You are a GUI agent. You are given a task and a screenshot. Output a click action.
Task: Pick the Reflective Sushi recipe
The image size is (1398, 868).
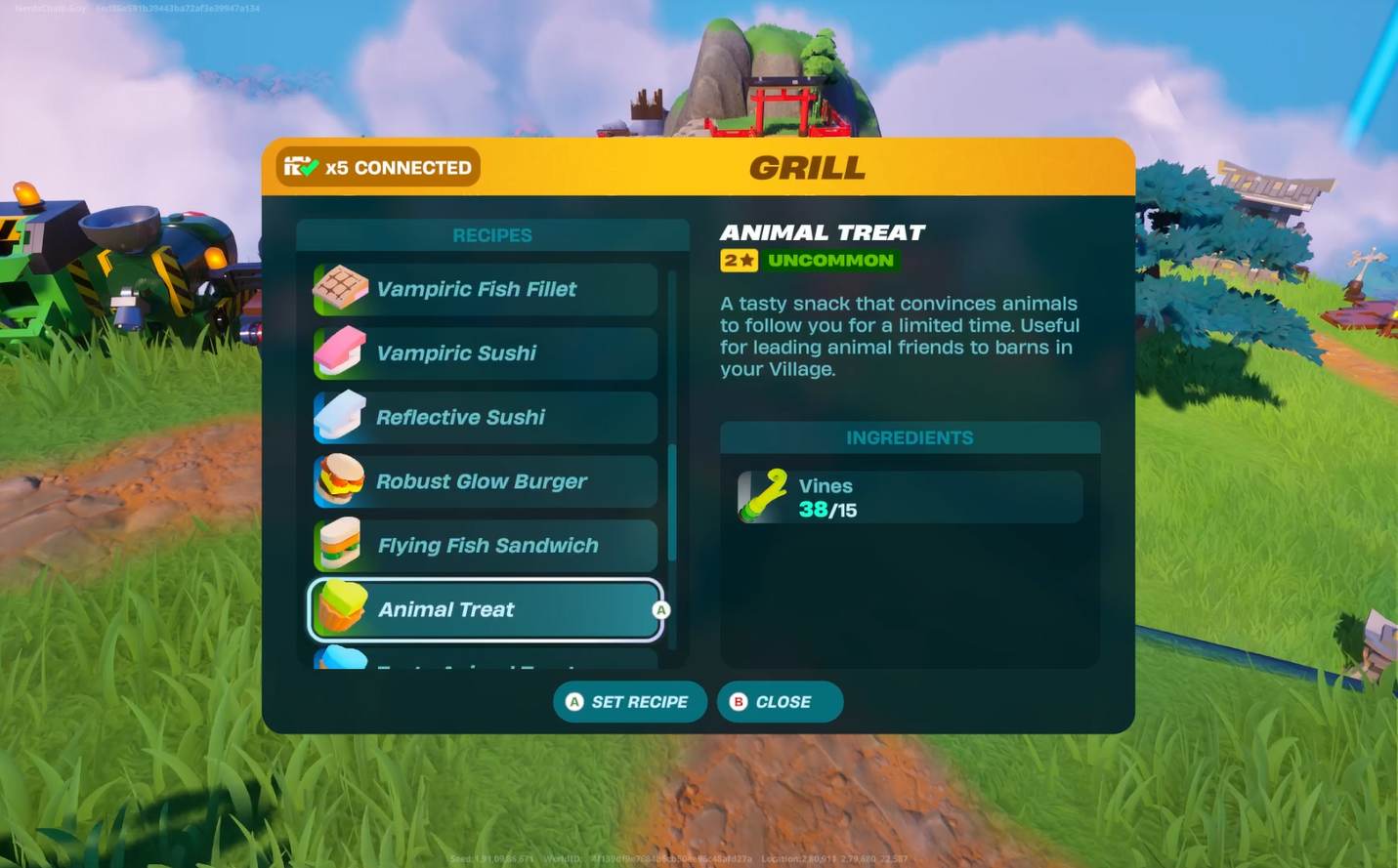tap(485, 418)
